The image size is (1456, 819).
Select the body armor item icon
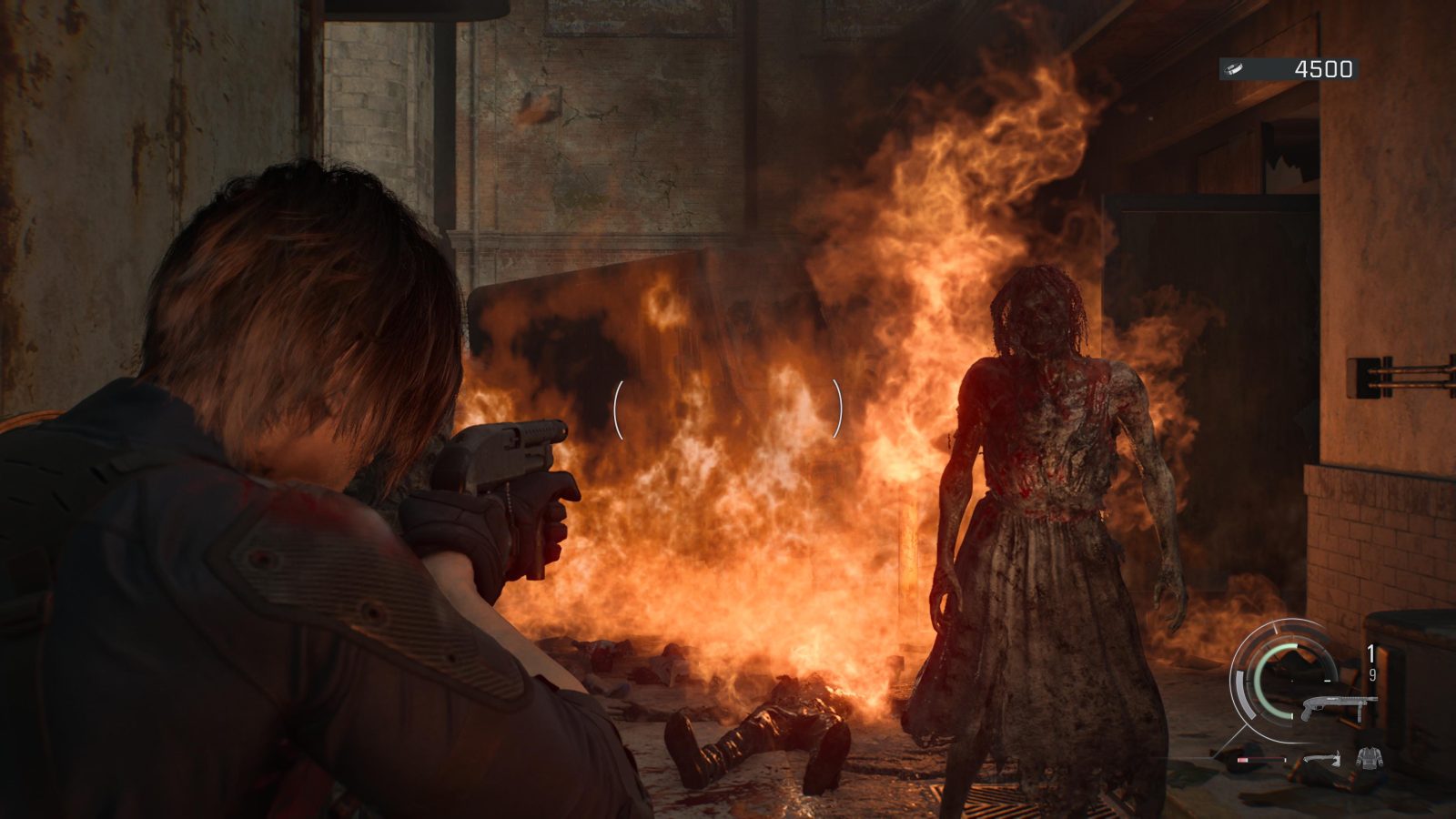pyautogui.click(x=1370, y=757)
